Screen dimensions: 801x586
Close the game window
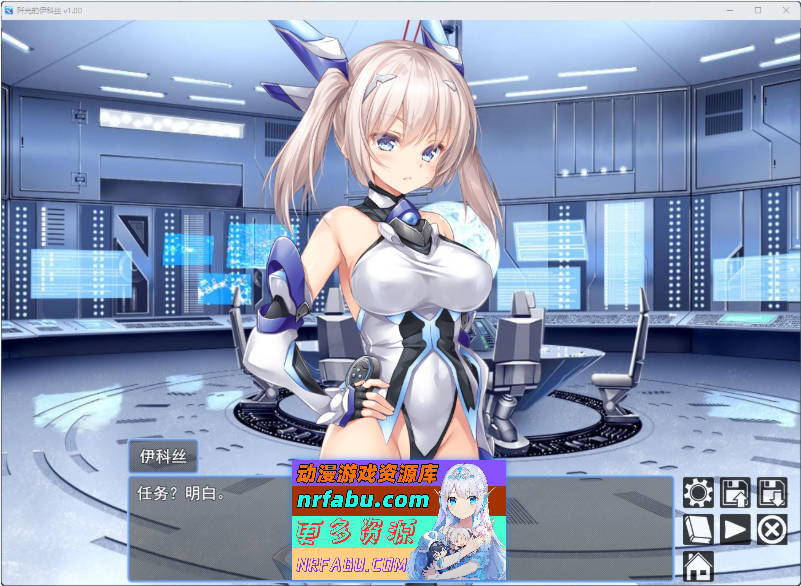[x=785, y=10]
